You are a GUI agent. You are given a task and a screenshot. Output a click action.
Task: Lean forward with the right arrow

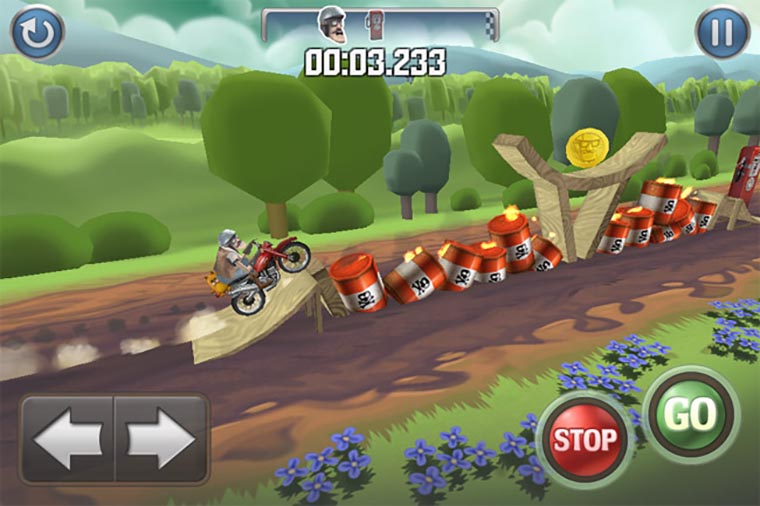coord(160,439)
